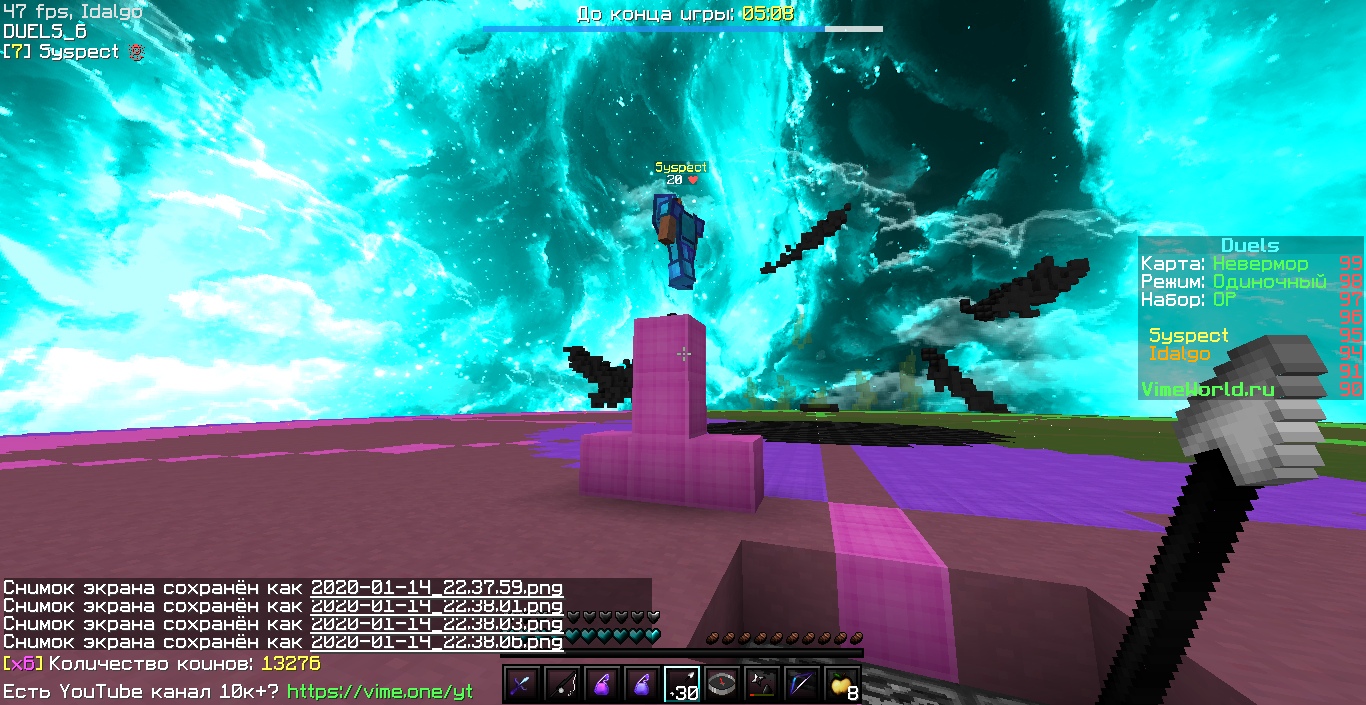Select the compass in the hotbar
Screen dimensions: 1366x705
click(x=722, y=685)
